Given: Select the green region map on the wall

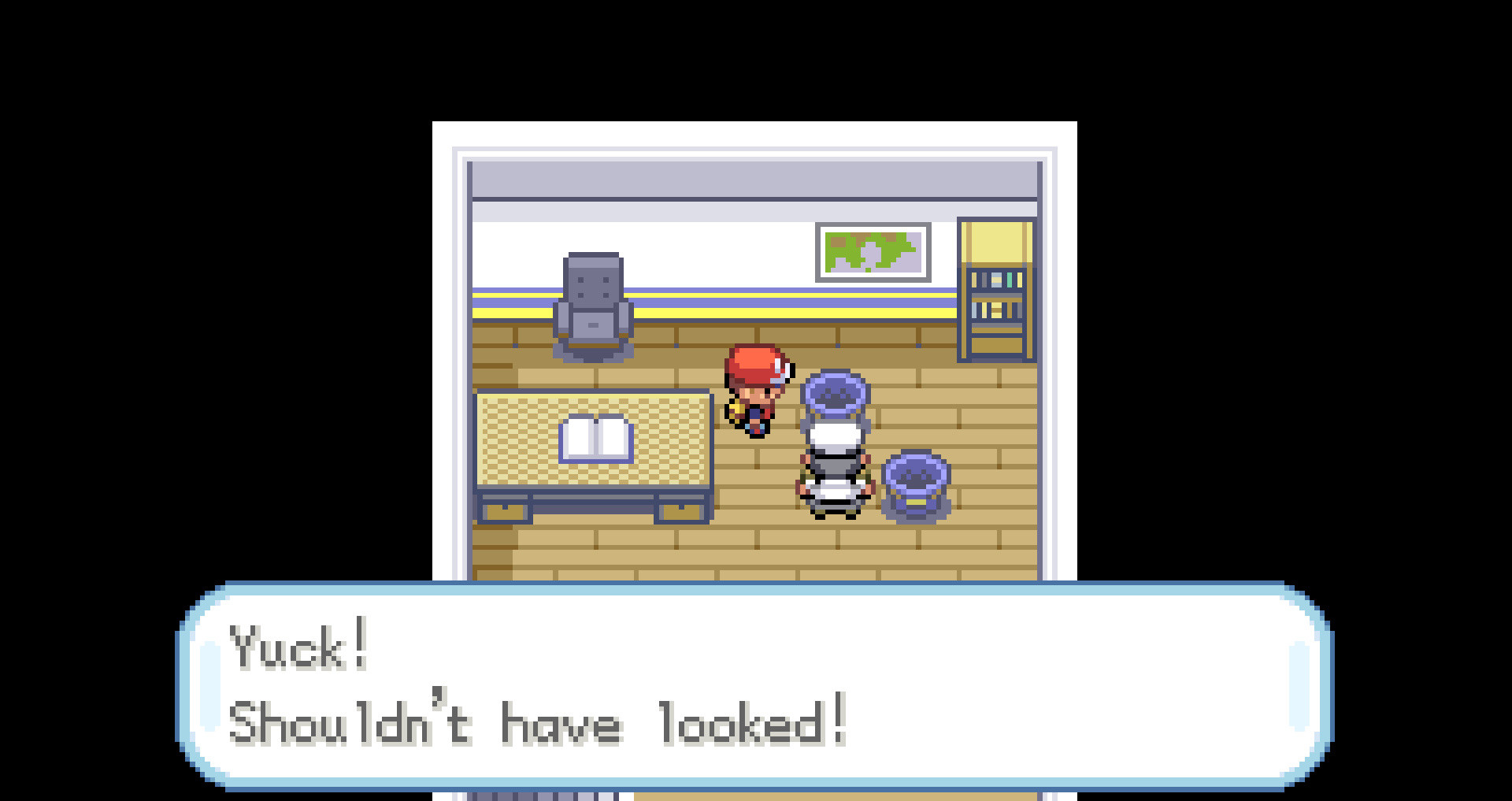Looking at the screenshot, I should 873,250.
